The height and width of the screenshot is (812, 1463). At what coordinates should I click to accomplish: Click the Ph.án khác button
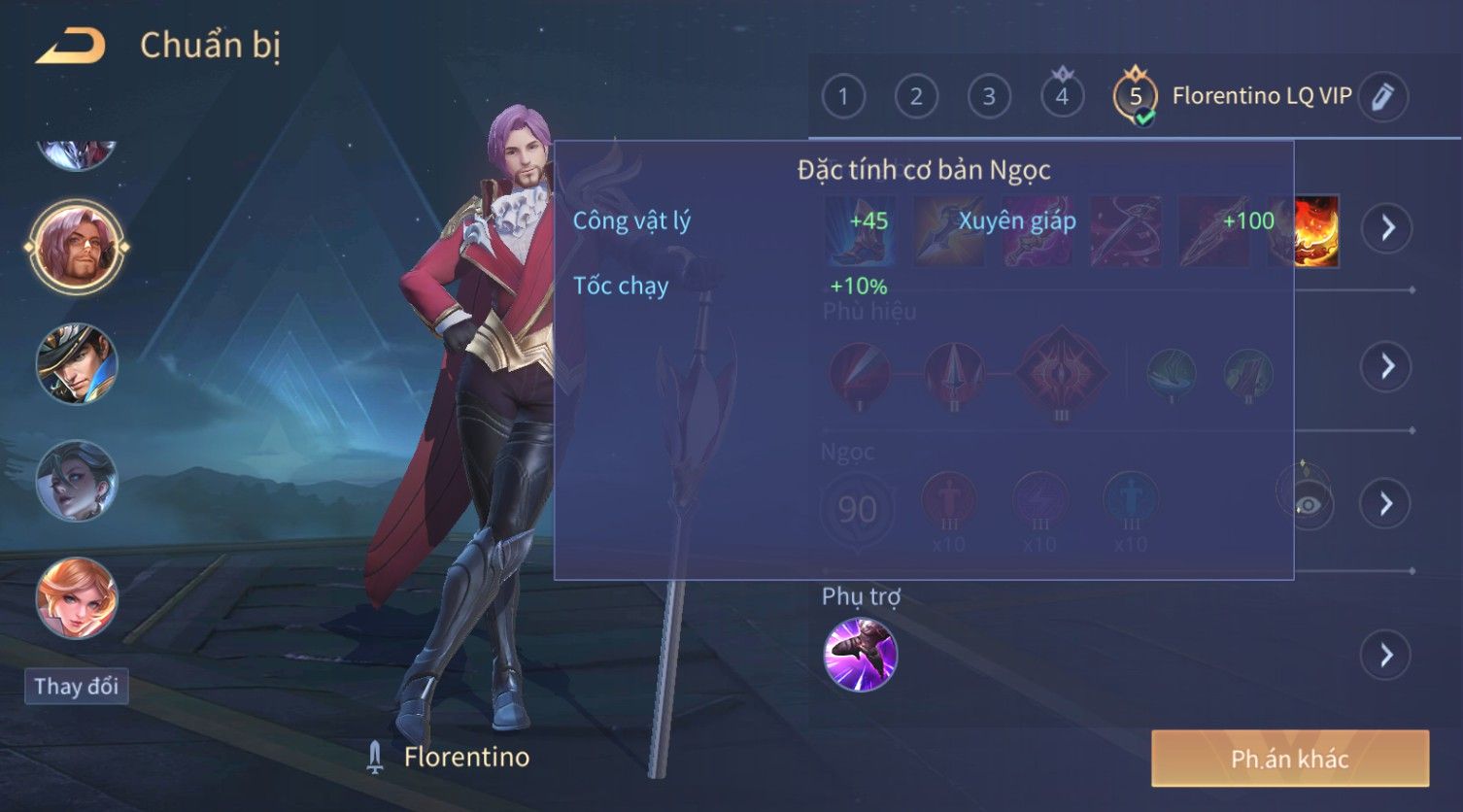(1289, 759)
